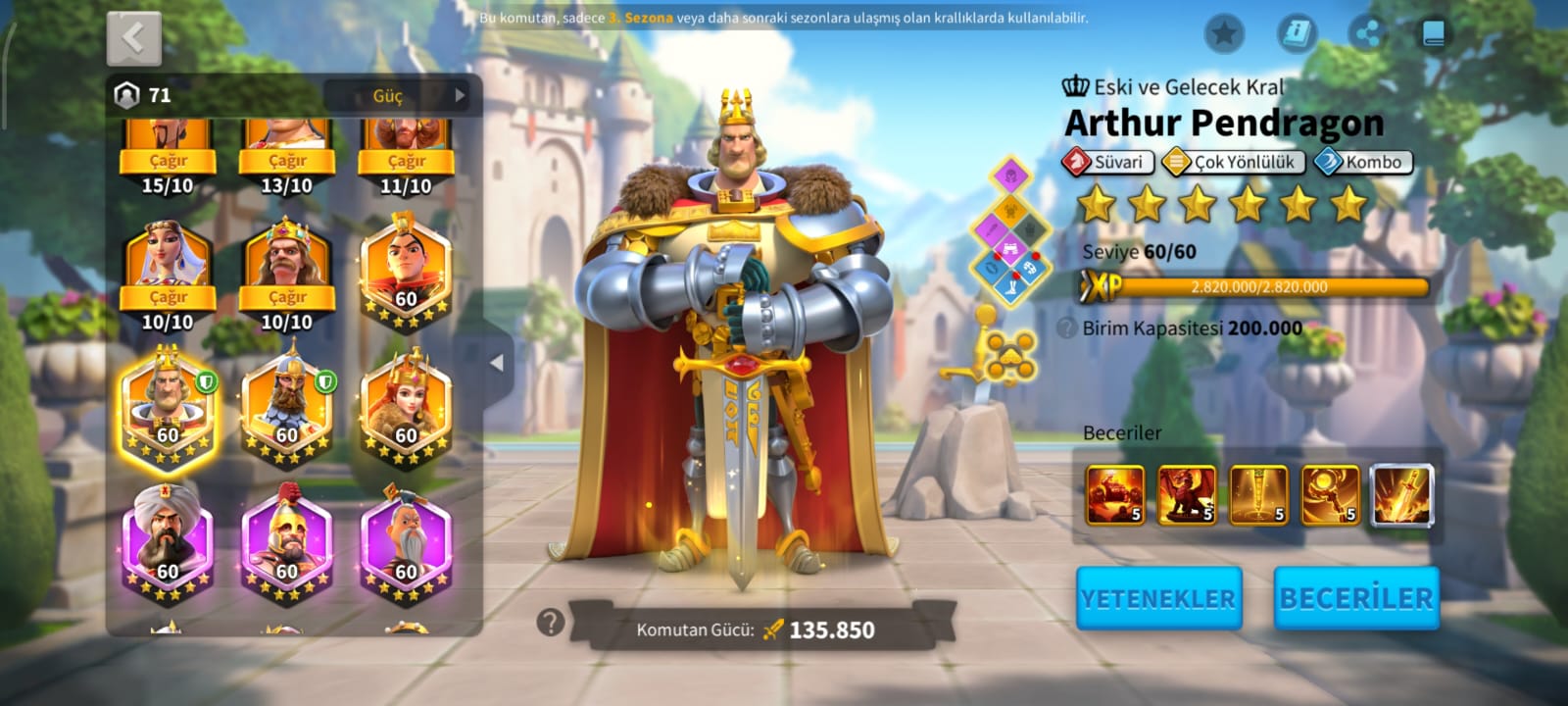Image resolution: width=1568 pixels, height=706 pixels.
Task: Toggle the star favorite icon
Action: (x=1224, y=34)
